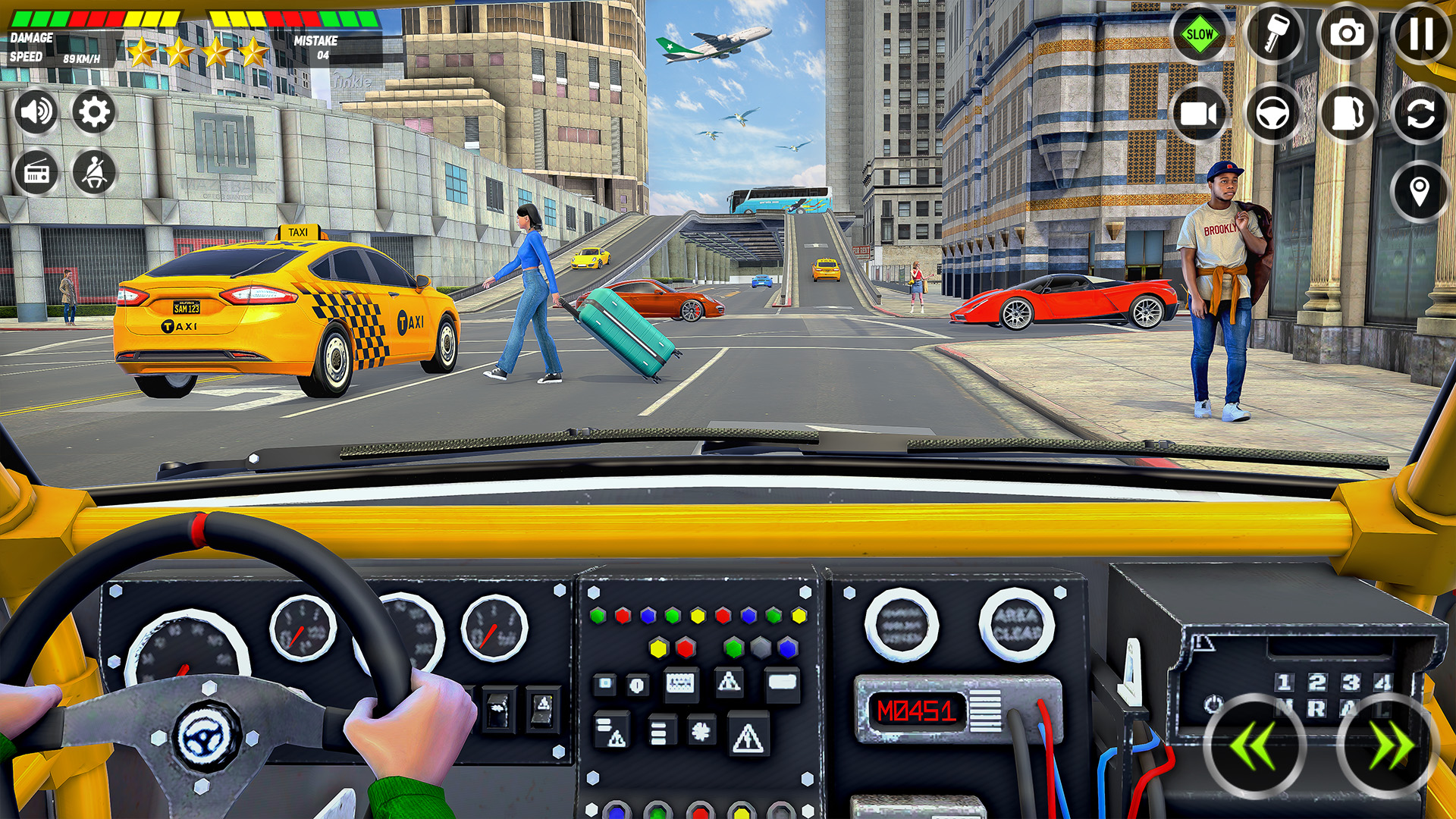1456x819 pixels.
Task: Open steering control options
Action: coord(1273,114)
